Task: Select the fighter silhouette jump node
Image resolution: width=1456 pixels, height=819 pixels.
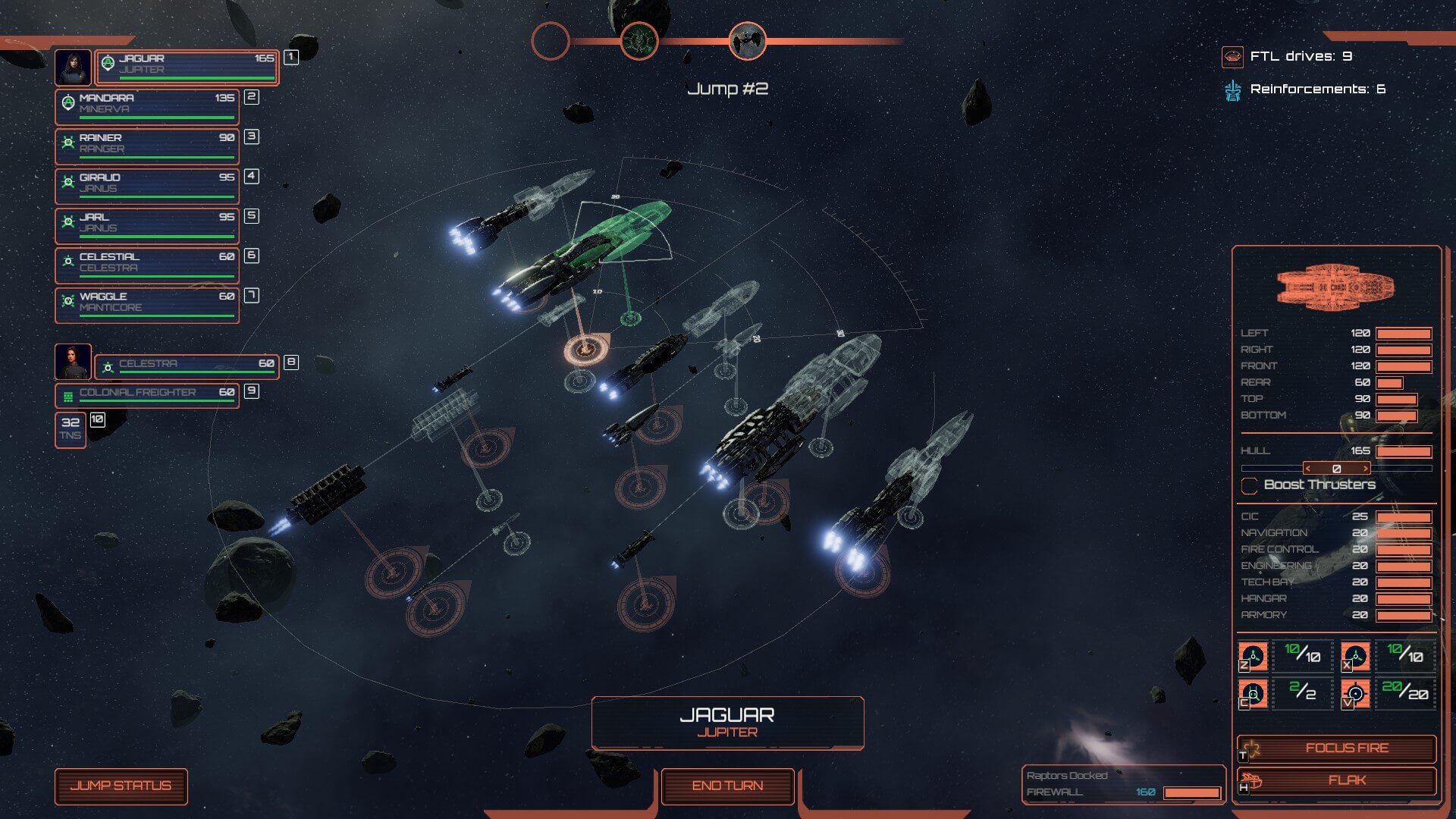Action: tap(747, 41)
